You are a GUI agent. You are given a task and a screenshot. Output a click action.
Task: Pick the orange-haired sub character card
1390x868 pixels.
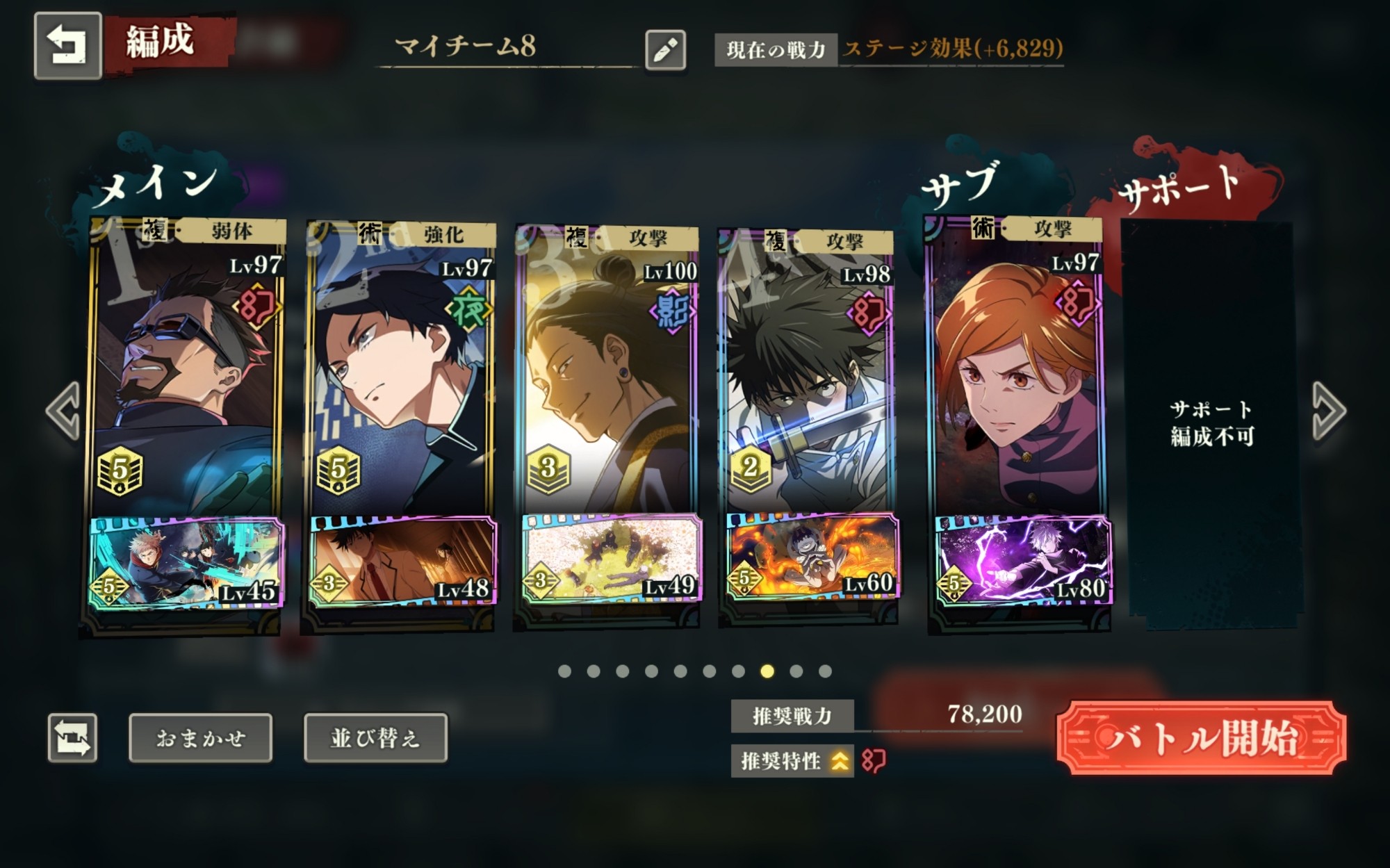pyautogui.click(x=1016, y=368)
